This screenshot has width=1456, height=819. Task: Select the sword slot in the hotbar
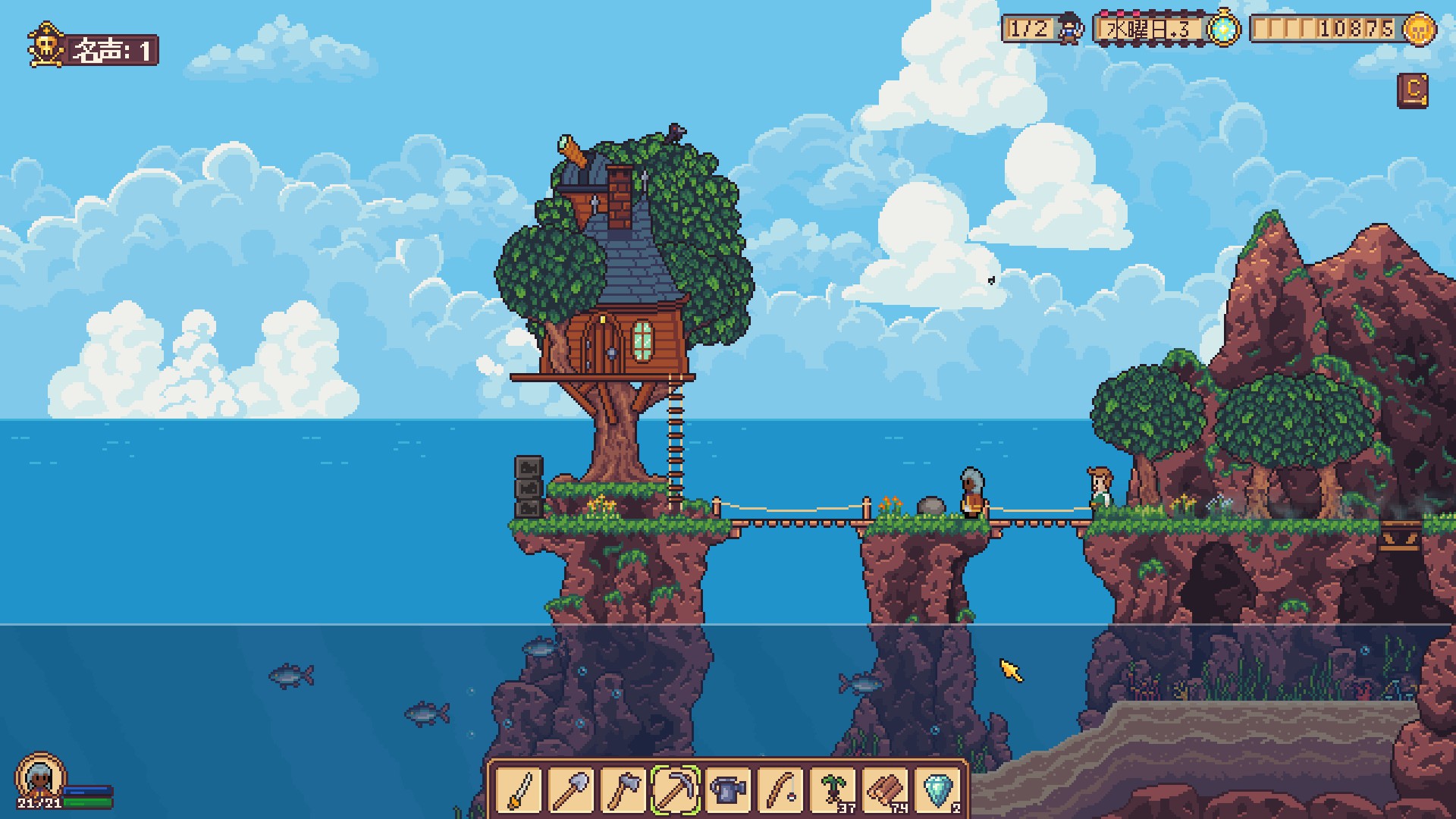[x=519, y=790]
